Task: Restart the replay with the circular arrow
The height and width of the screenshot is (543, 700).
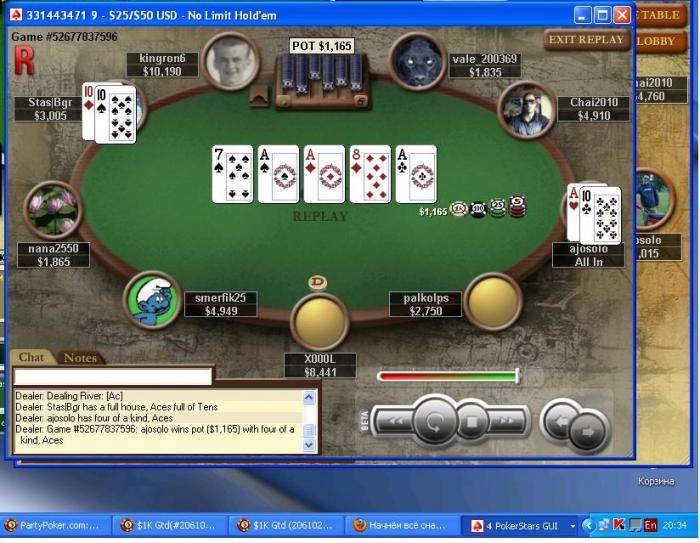Action: pyautogui.click(x=435, y=421)
